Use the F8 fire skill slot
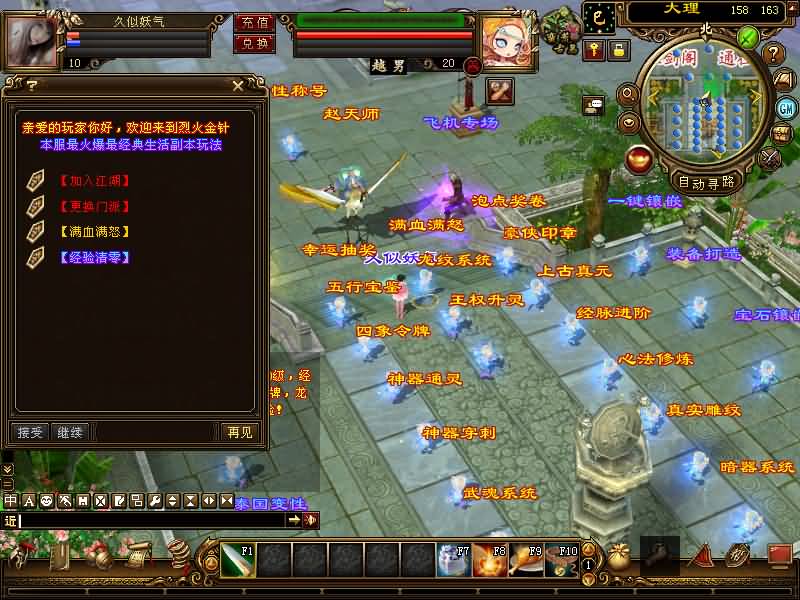This screenshot has height=600, width=800. (489, 561)
